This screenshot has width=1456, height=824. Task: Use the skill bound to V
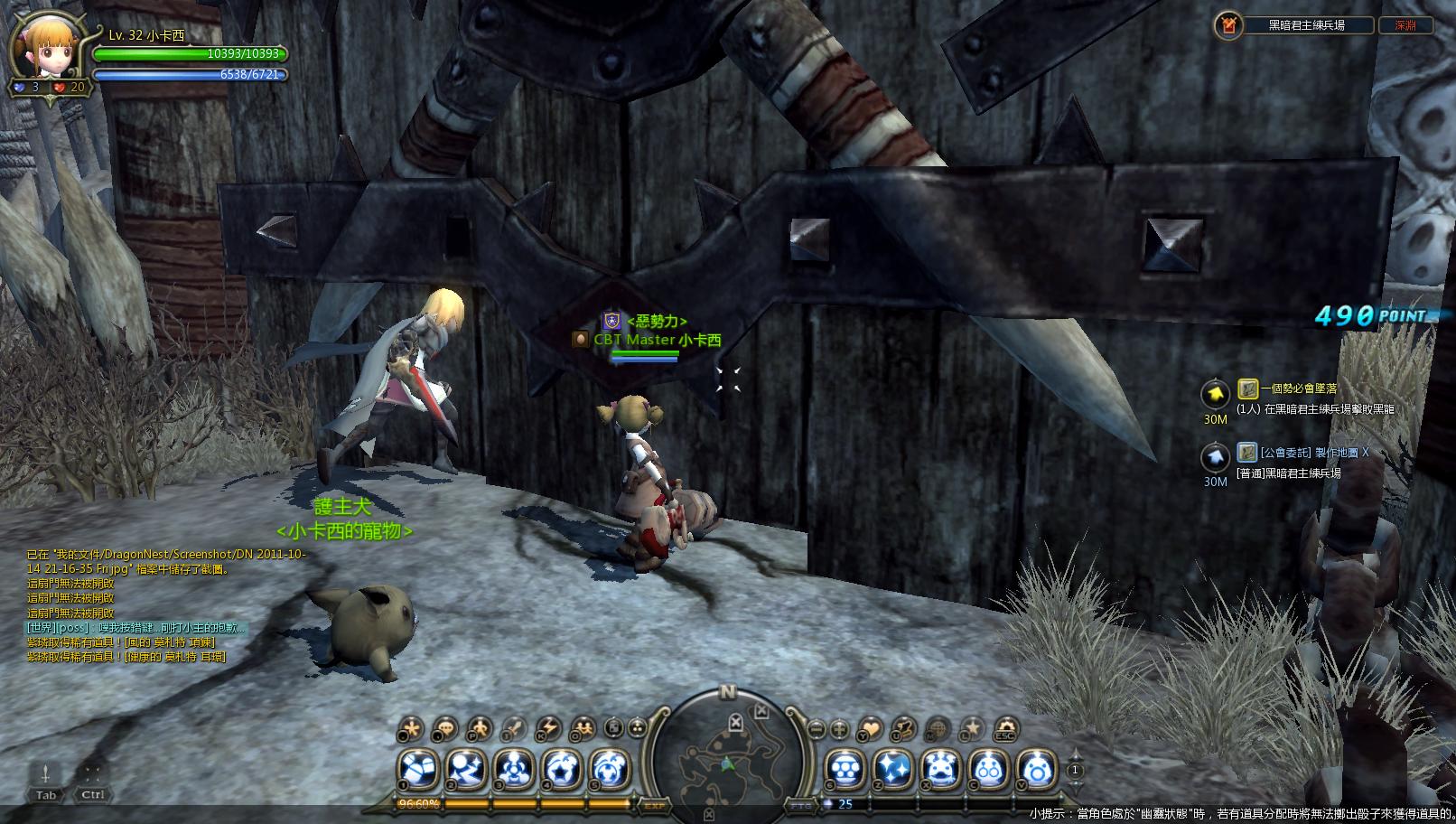point(1036,770)
